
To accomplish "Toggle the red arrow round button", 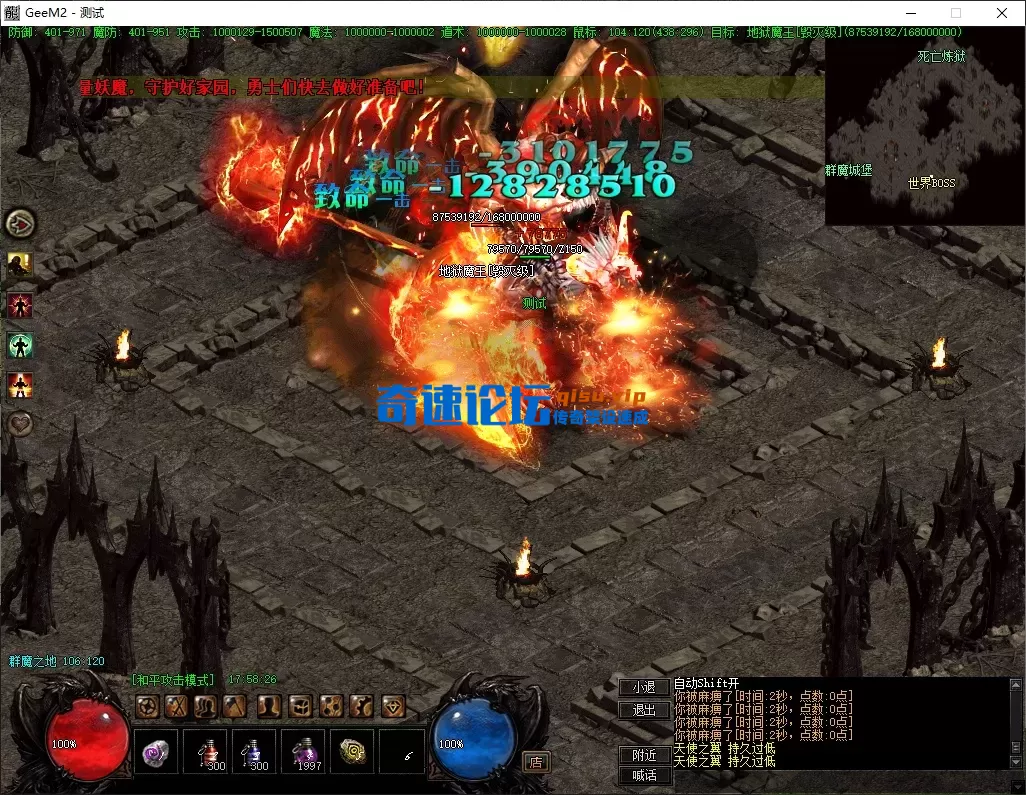I will click(20, 222).
